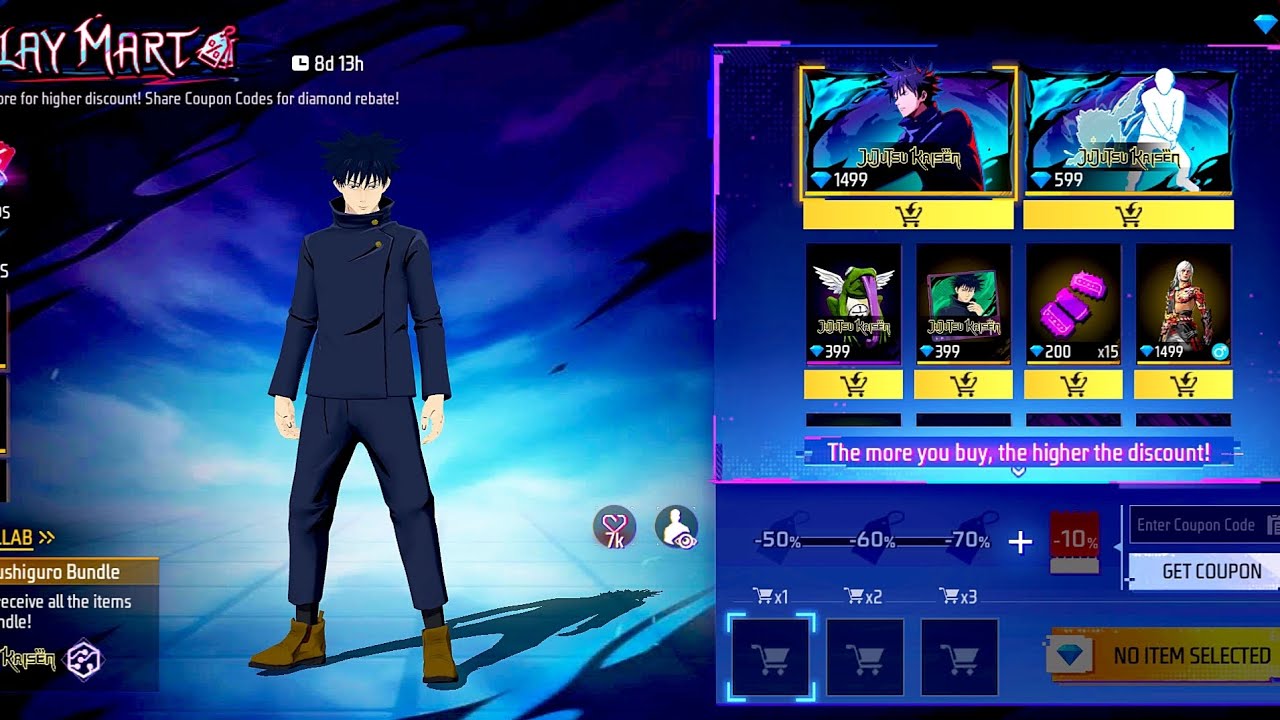Image resolution: width=1280 pixels, height=720 pixels.
Task: Add the white-haired character bundle to cart
Action: coord(1183,385)
